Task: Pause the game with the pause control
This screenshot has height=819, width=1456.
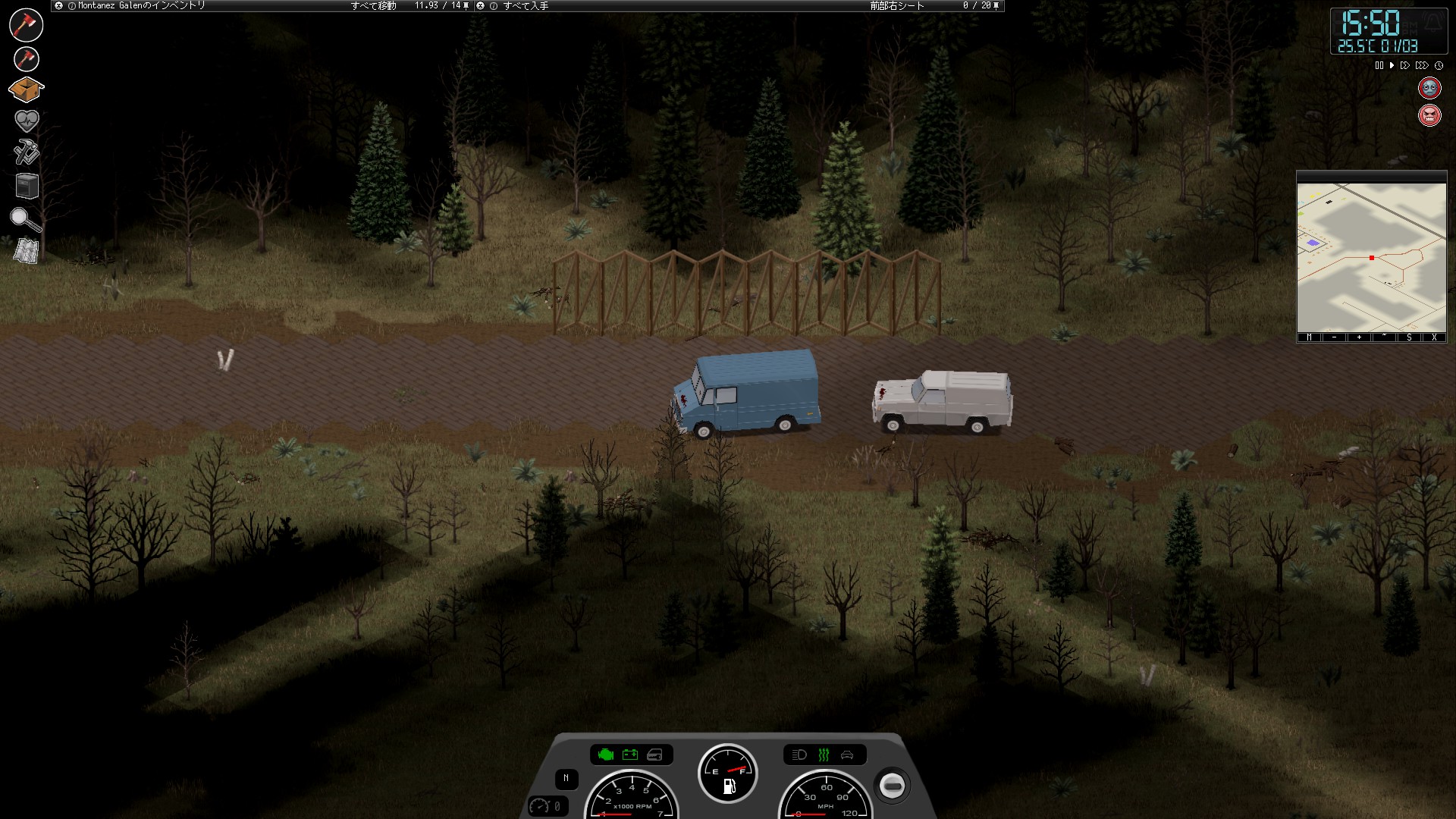Action: [x=1379, y=66]
